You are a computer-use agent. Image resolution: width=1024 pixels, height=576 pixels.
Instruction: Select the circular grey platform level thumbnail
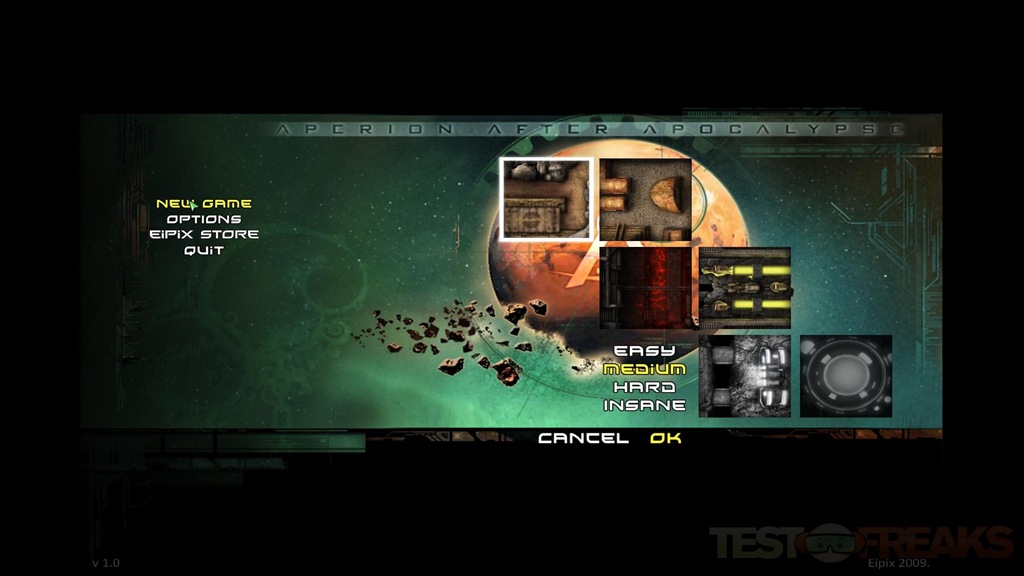846,376
